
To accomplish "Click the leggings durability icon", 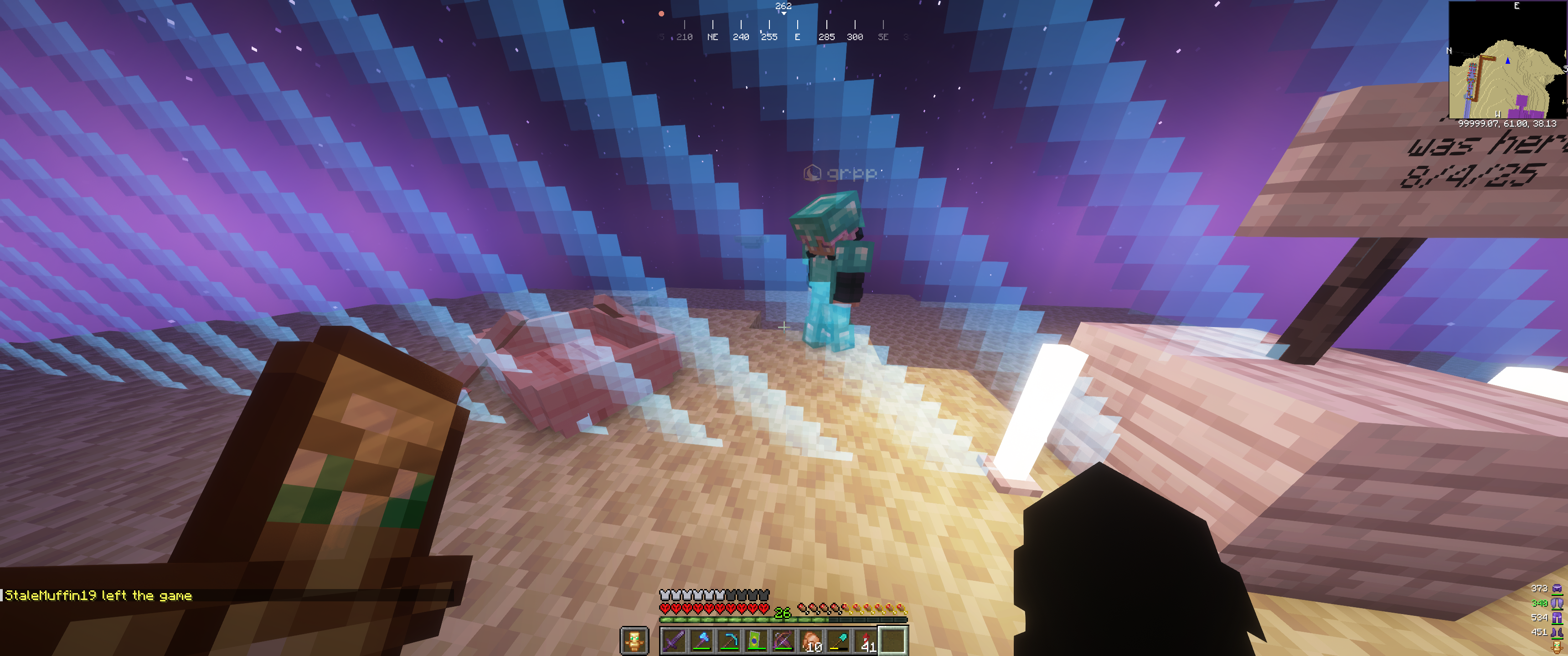I will 1557,618.
